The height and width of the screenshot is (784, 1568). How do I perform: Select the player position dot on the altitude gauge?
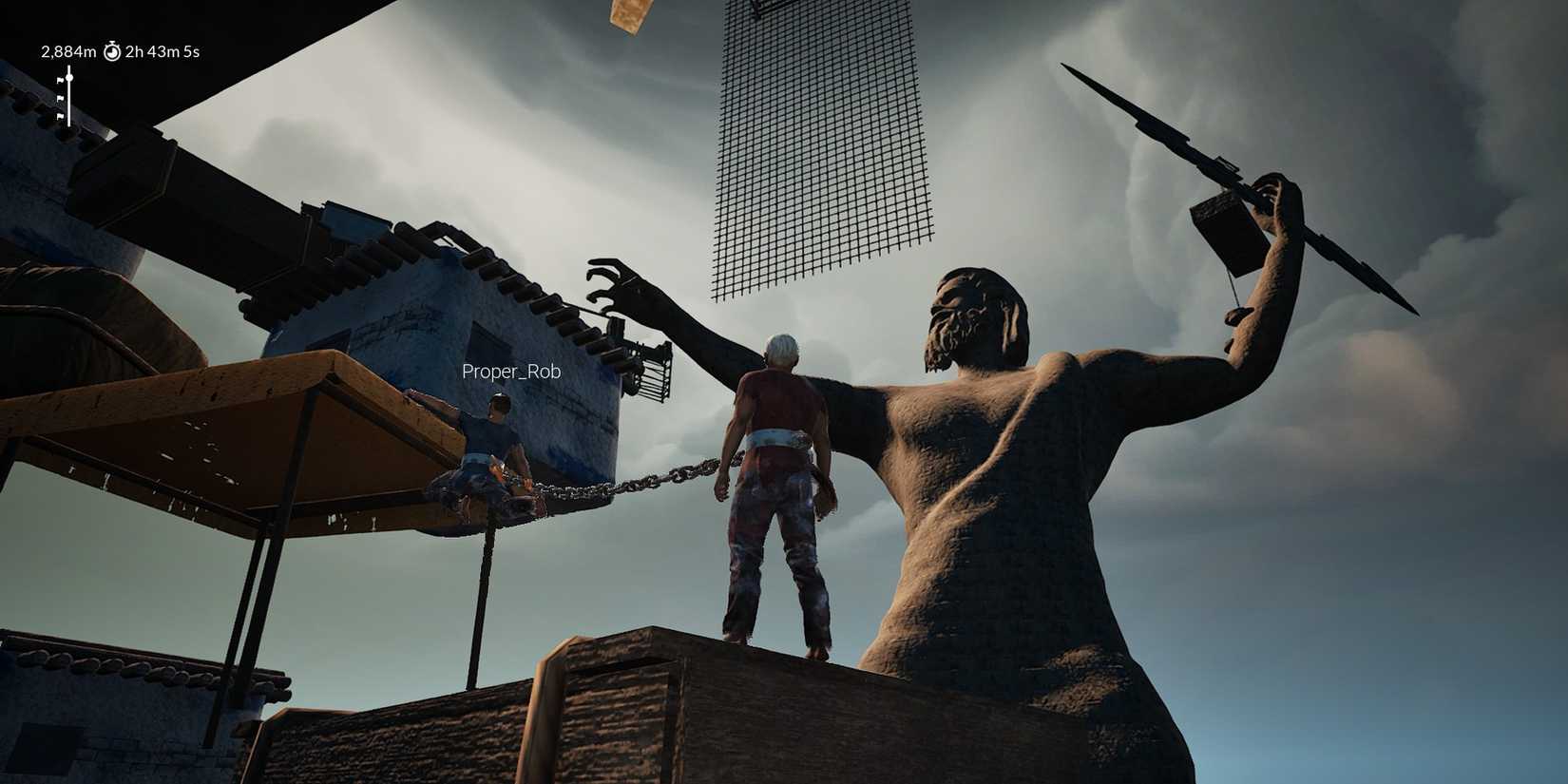[69, 78]
